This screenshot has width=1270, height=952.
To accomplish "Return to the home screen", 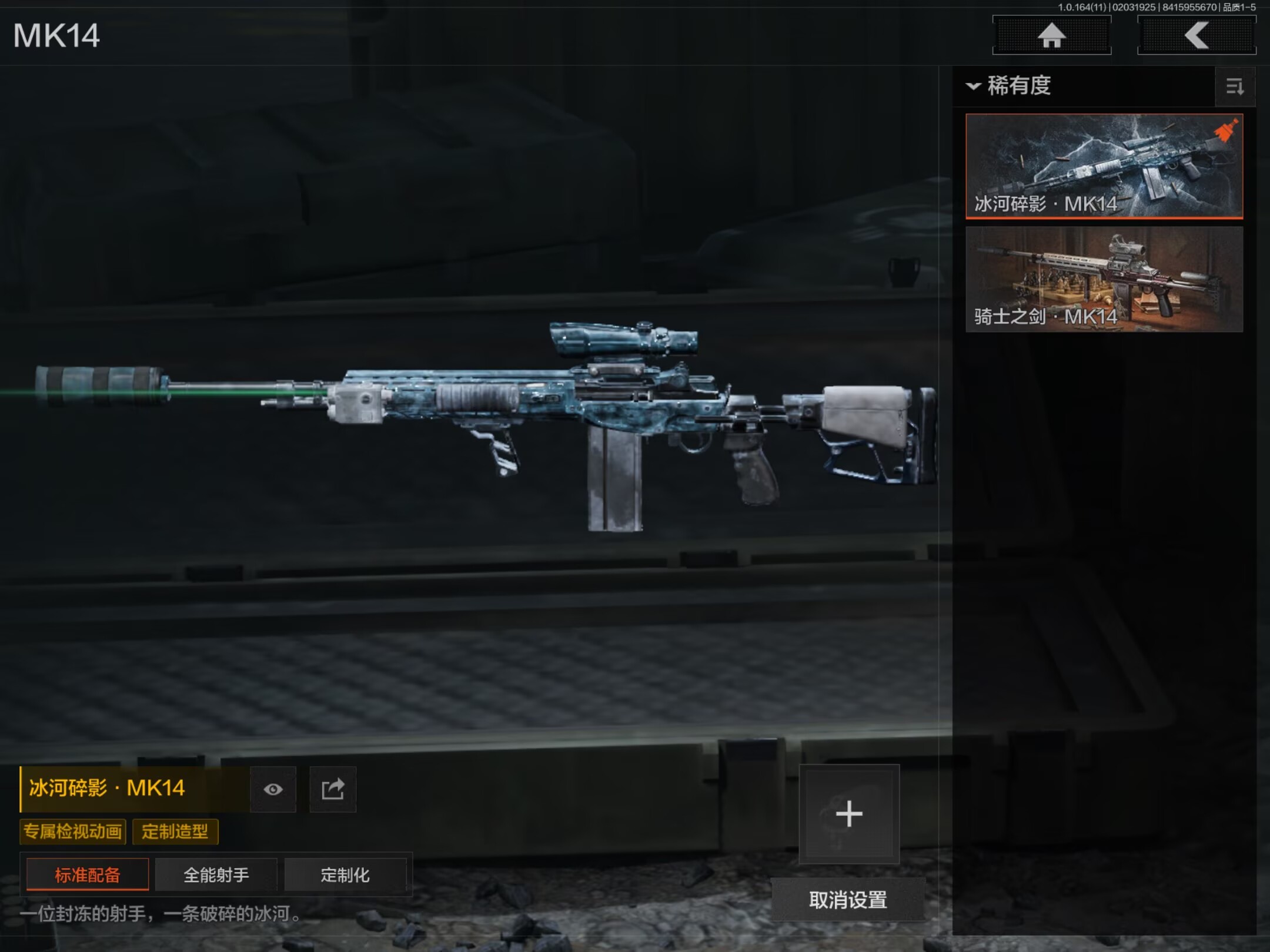I will 1051,35.
